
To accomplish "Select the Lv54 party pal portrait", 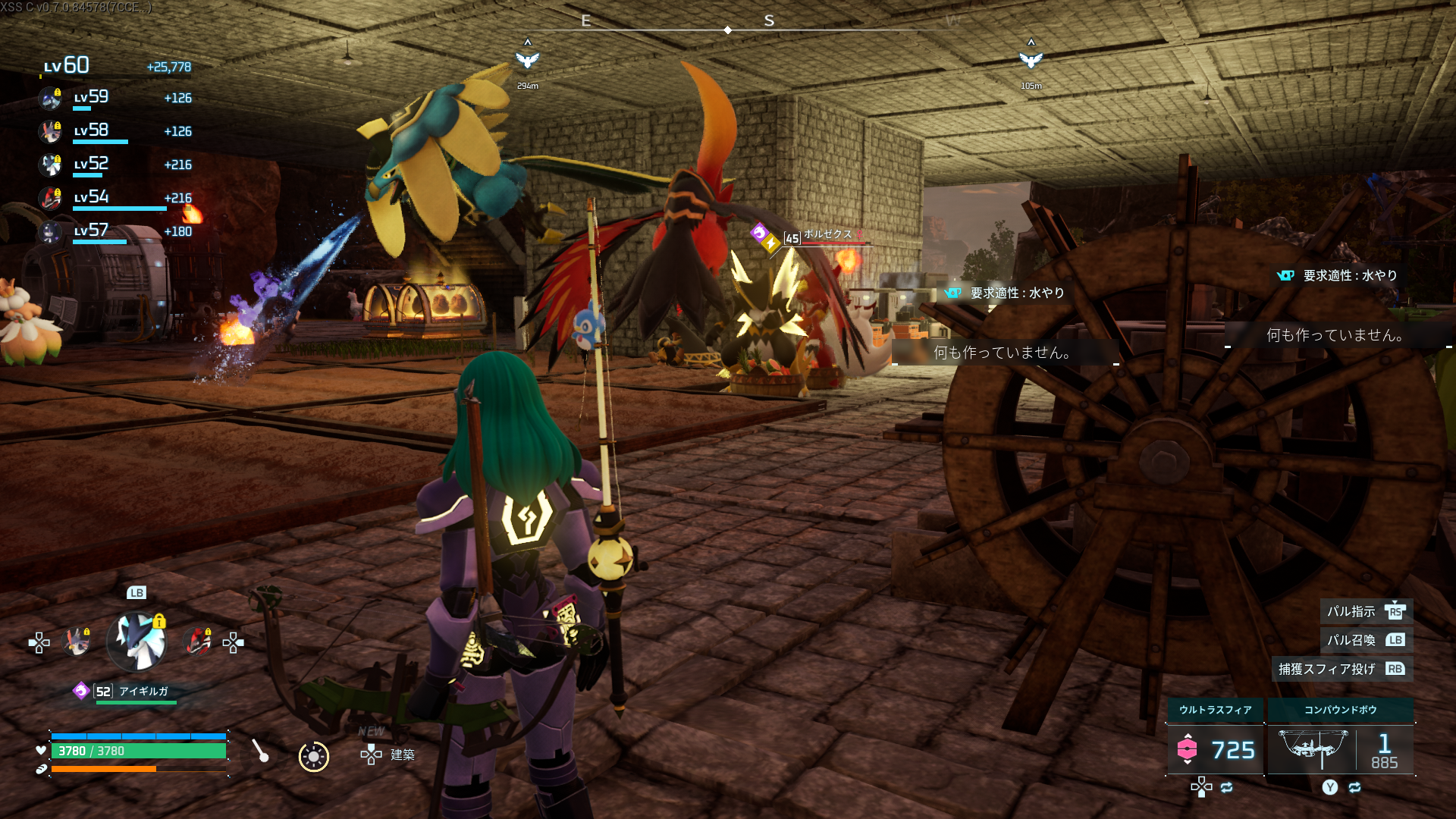I will (51, 198).
